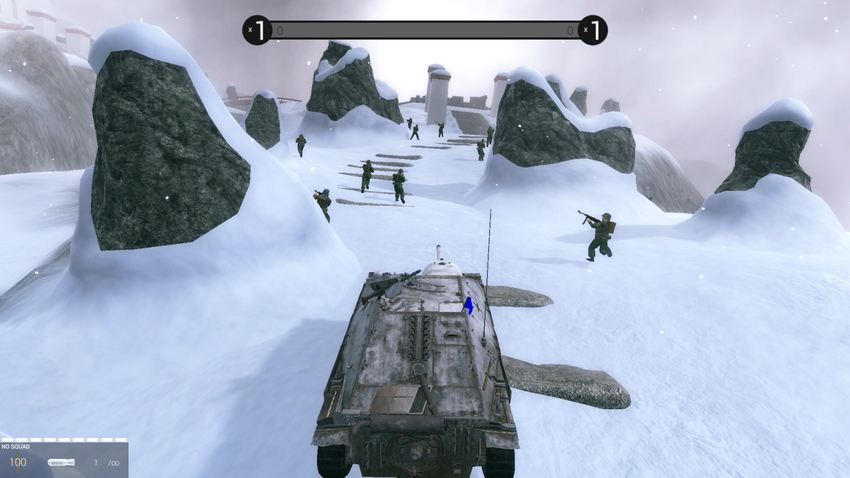Select the tank shell weapon icon
The image size is (850, 478).
pyautogui.click(x=61, y=462)
